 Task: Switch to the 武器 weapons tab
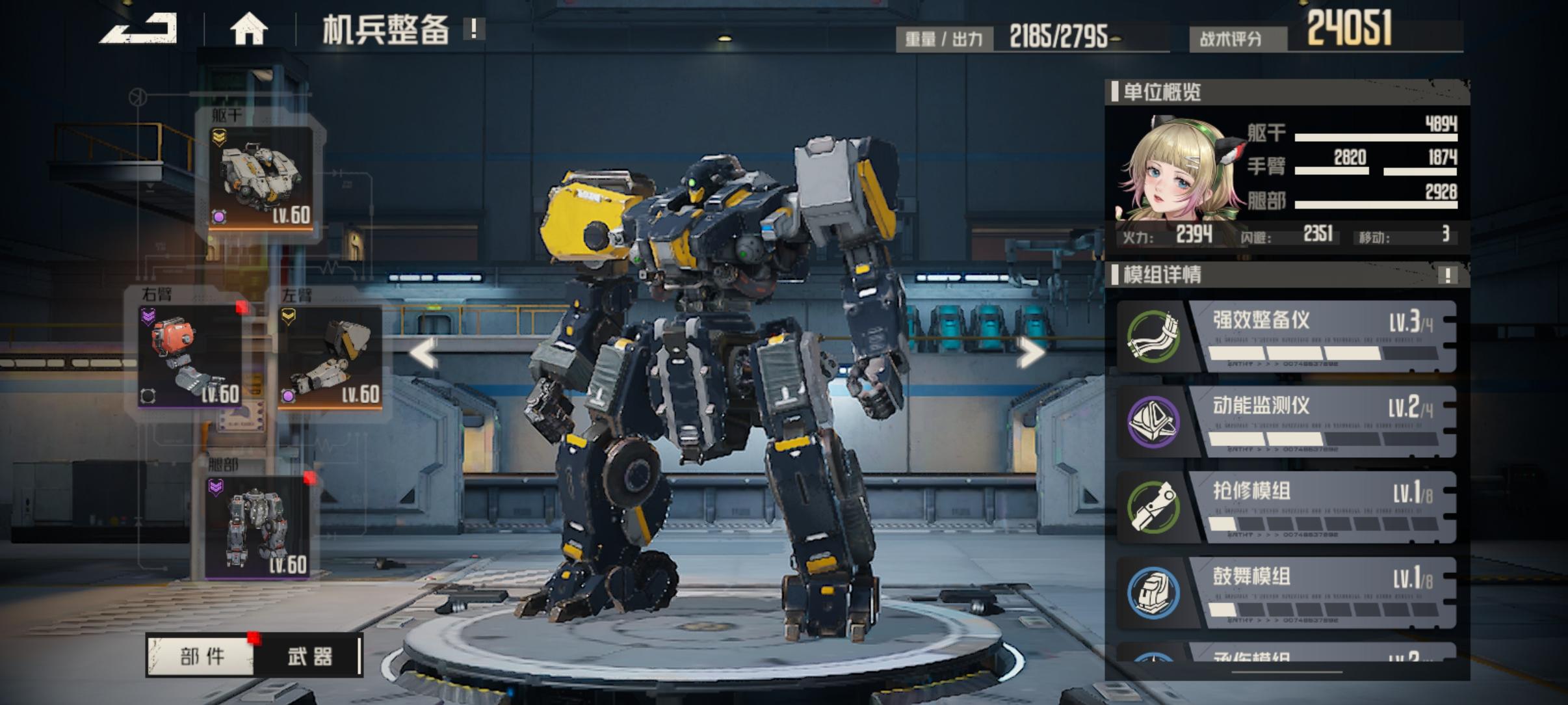pyautogui.click(x=309, y=656)
